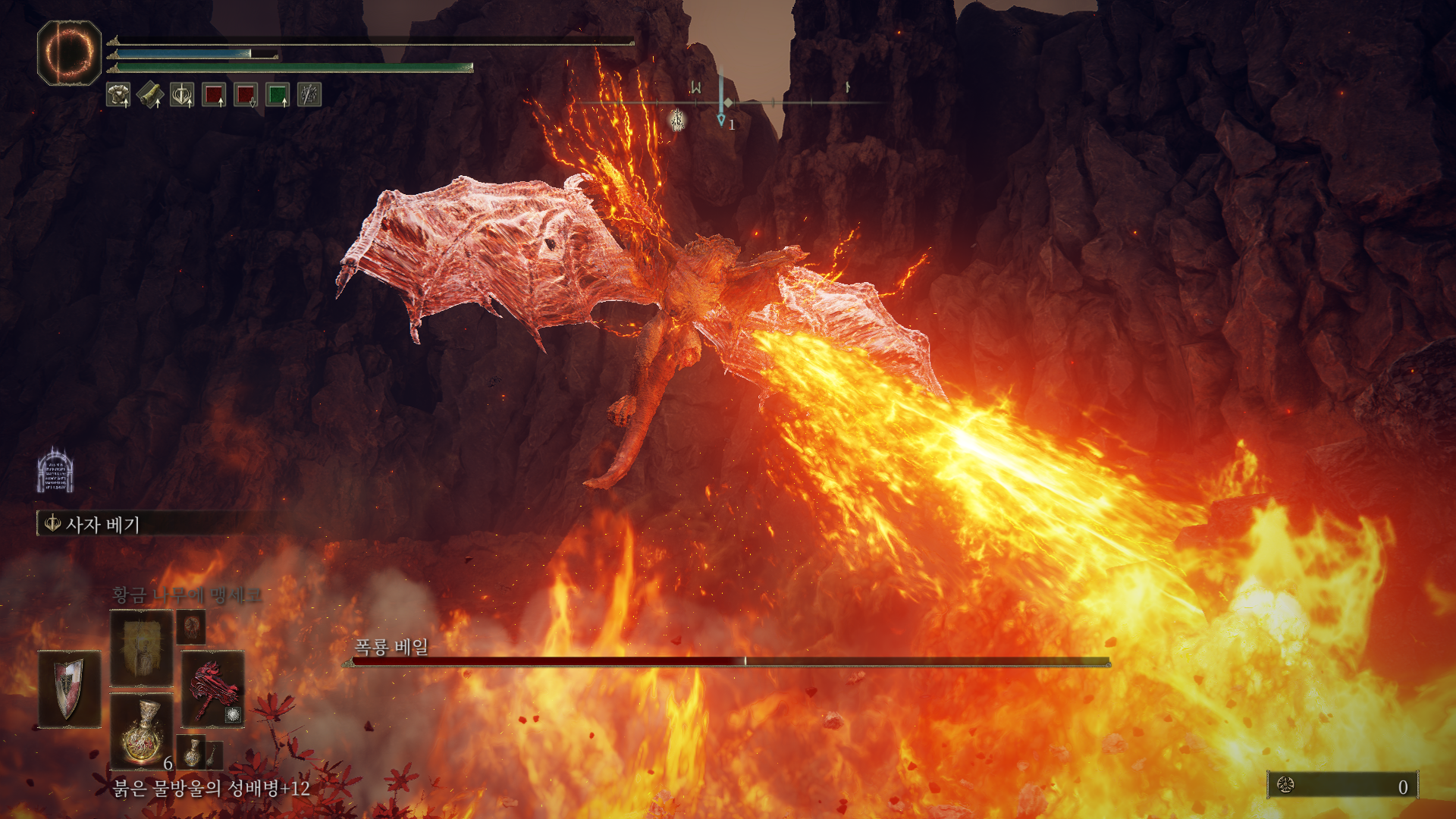
Task: Click the sword-with-wings buff status icon
Action: (182, 95)
